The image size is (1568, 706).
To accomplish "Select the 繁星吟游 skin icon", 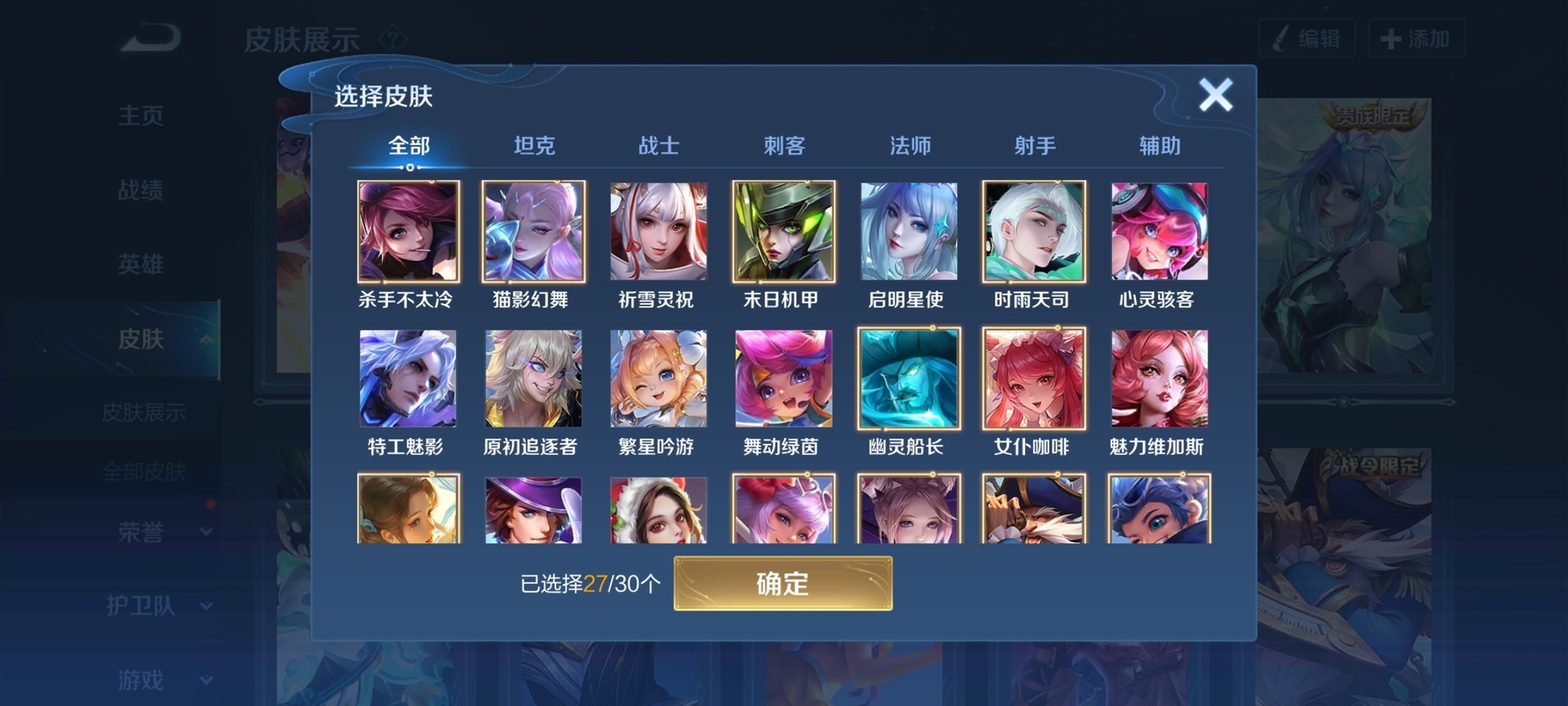I will point(657,378).
